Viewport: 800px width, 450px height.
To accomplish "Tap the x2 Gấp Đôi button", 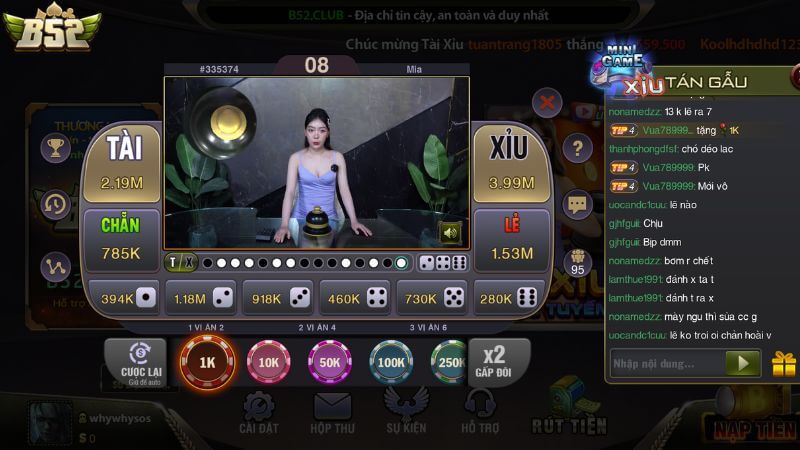I will pos(494,362).
